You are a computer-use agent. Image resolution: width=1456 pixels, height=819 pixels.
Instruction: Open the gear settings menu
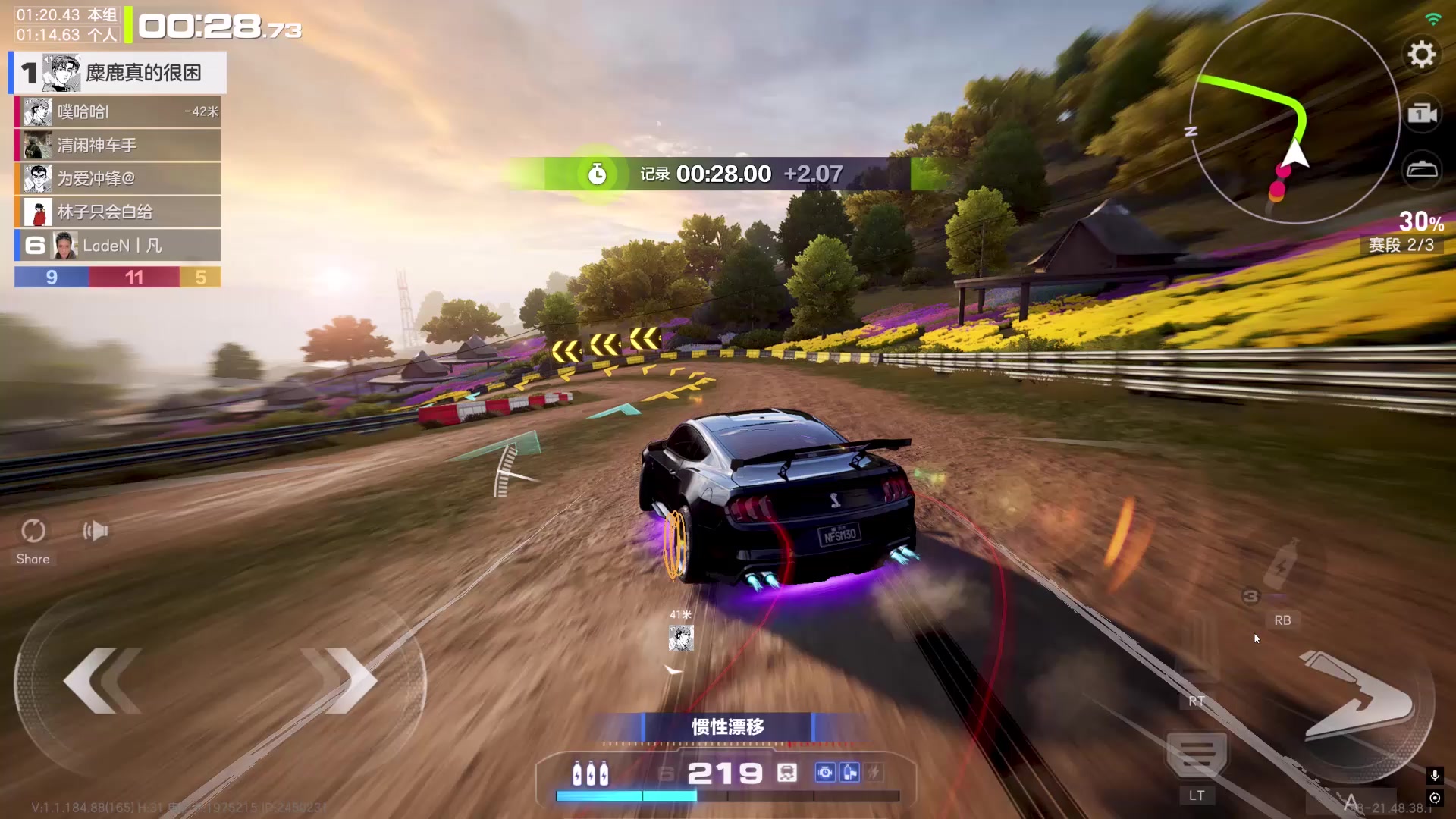click(1422, 55)
